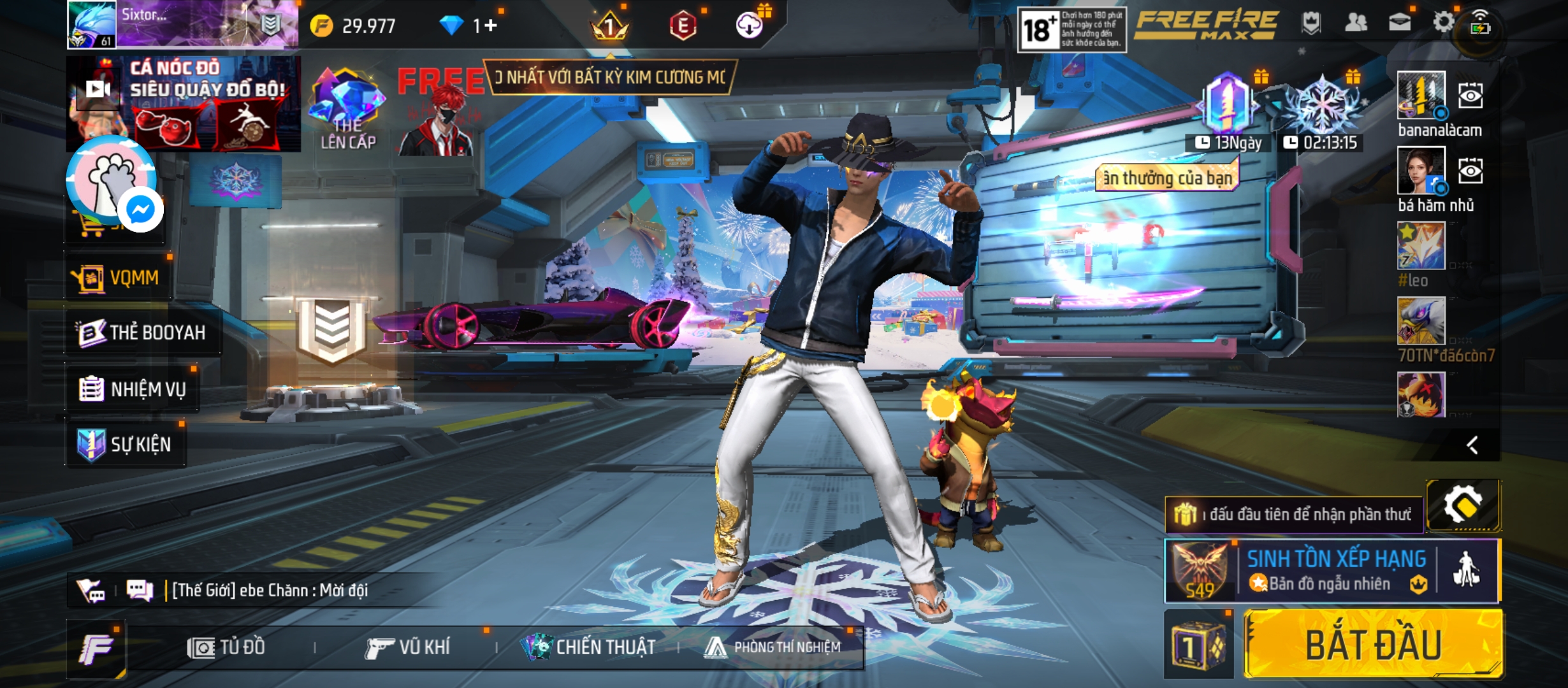Open the THẺ LÊN CẤP level-up pass

click(x=347, y=110)
